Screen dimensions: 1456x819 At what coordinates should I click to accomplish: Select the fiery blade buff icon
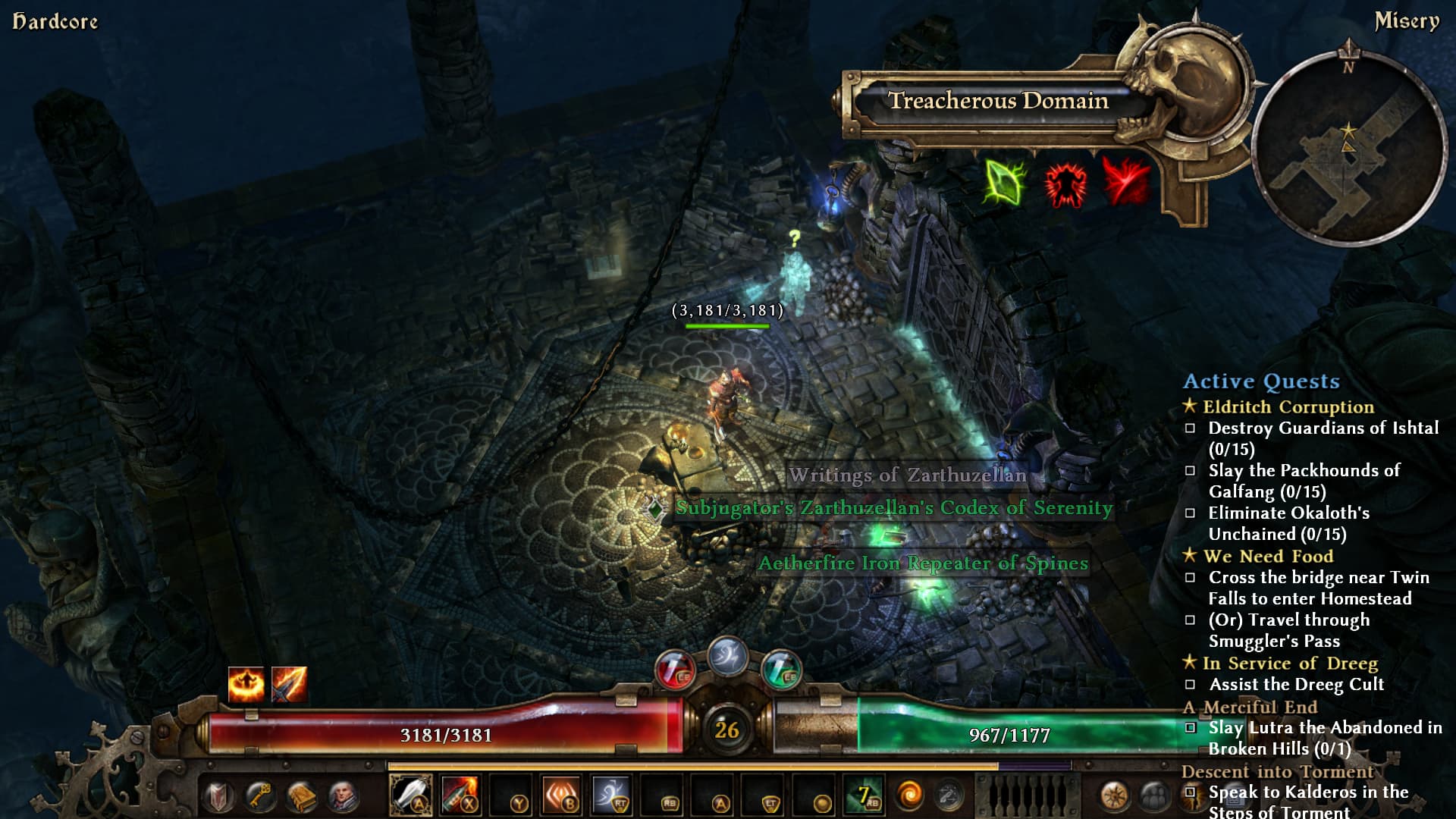(x=289, y=684)
